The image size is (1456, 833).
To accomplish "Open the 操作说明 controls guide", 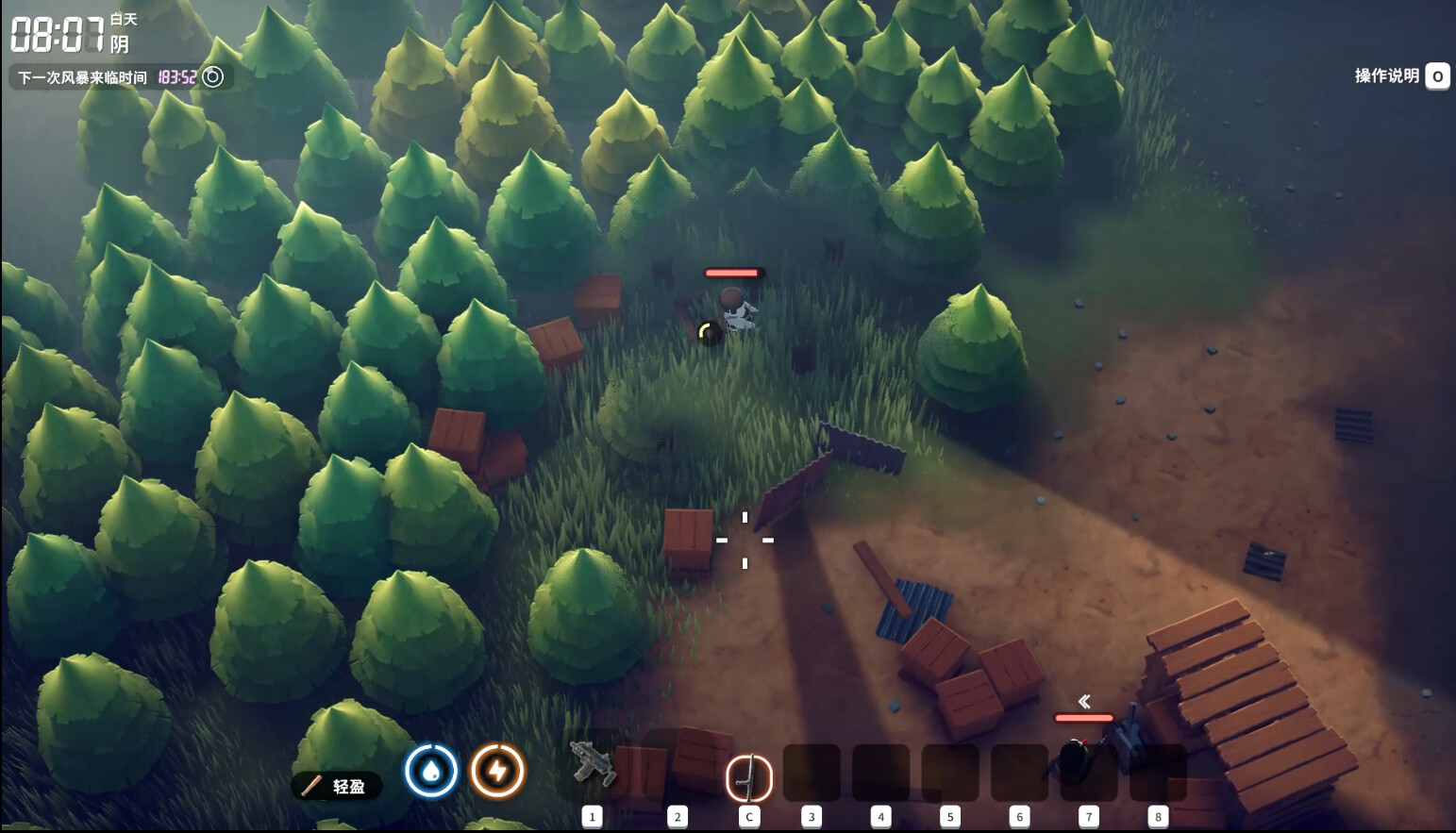I will point(1400,75).
